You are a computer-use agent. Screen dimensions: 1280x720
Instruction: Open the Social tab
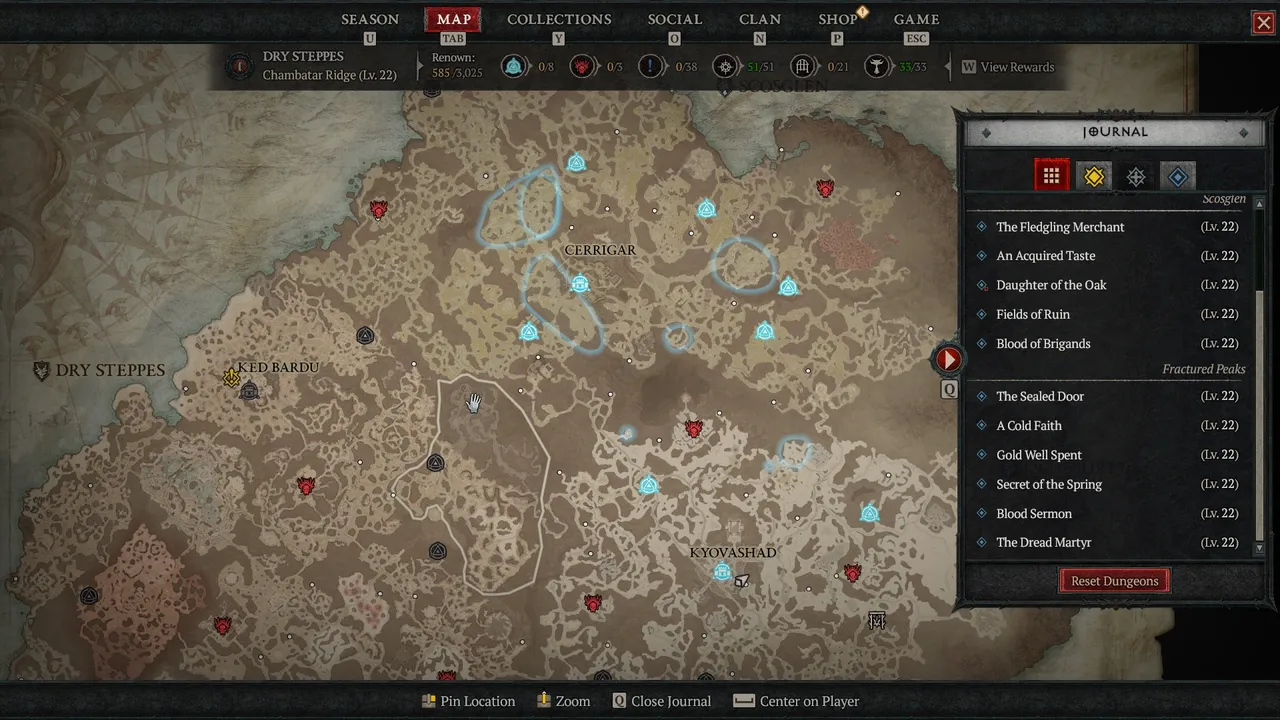coord(674,19)
